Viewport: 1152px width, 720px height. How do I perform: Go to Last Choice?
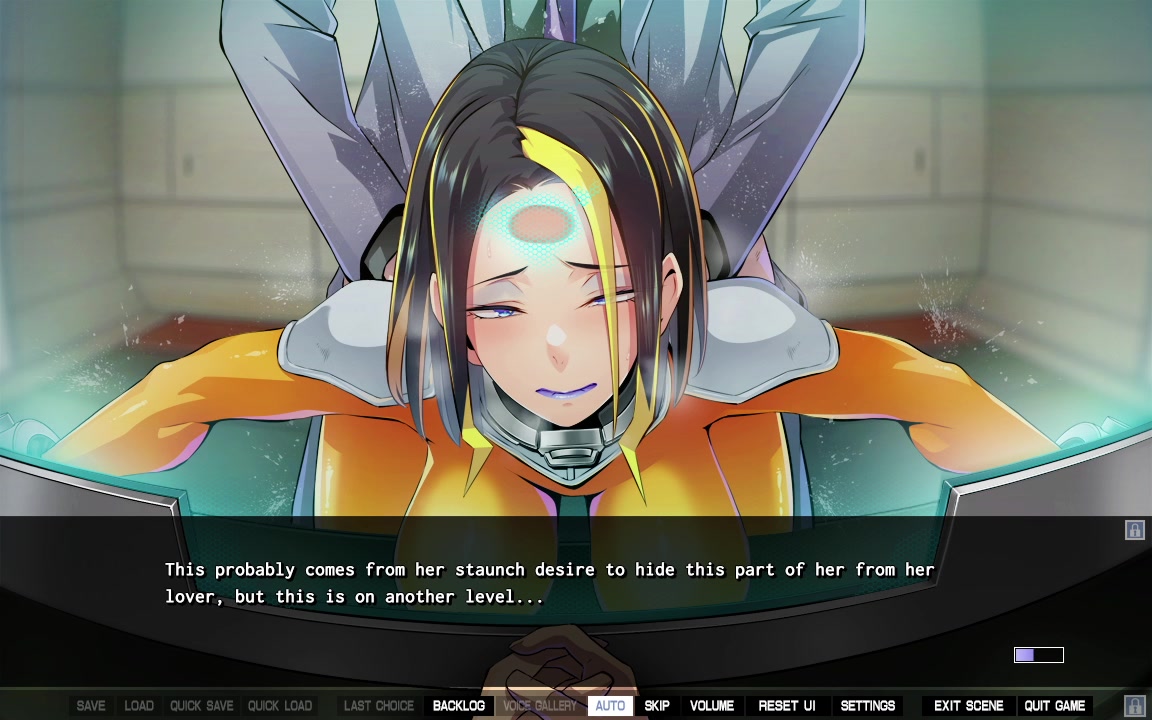point(379,706)
